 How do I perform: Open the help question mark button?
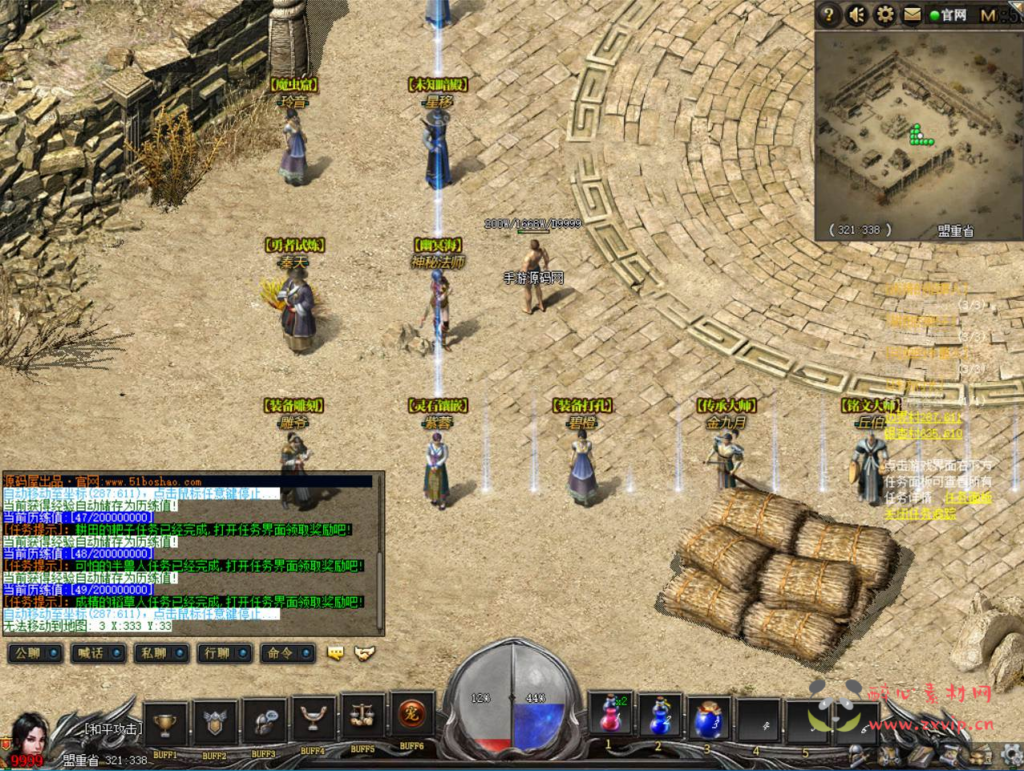coord(828,15)
